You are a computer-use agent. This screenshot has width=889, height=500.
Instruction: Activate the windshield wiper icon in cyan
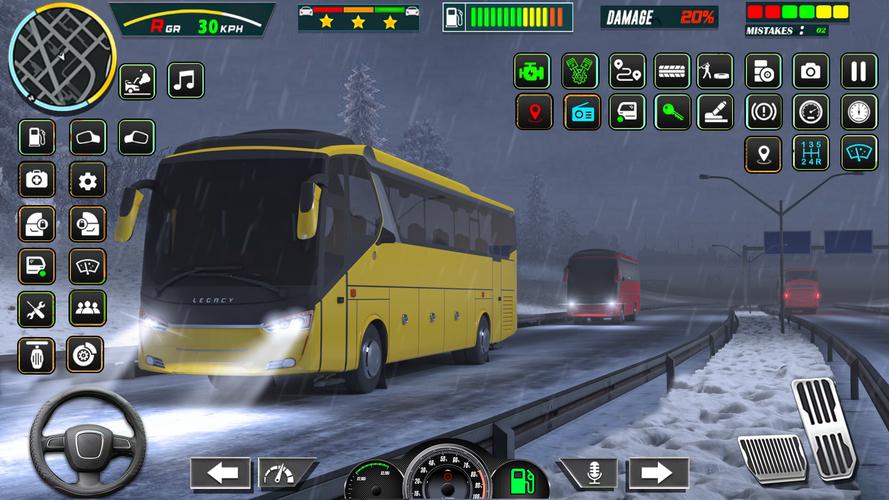pos(858,153)
